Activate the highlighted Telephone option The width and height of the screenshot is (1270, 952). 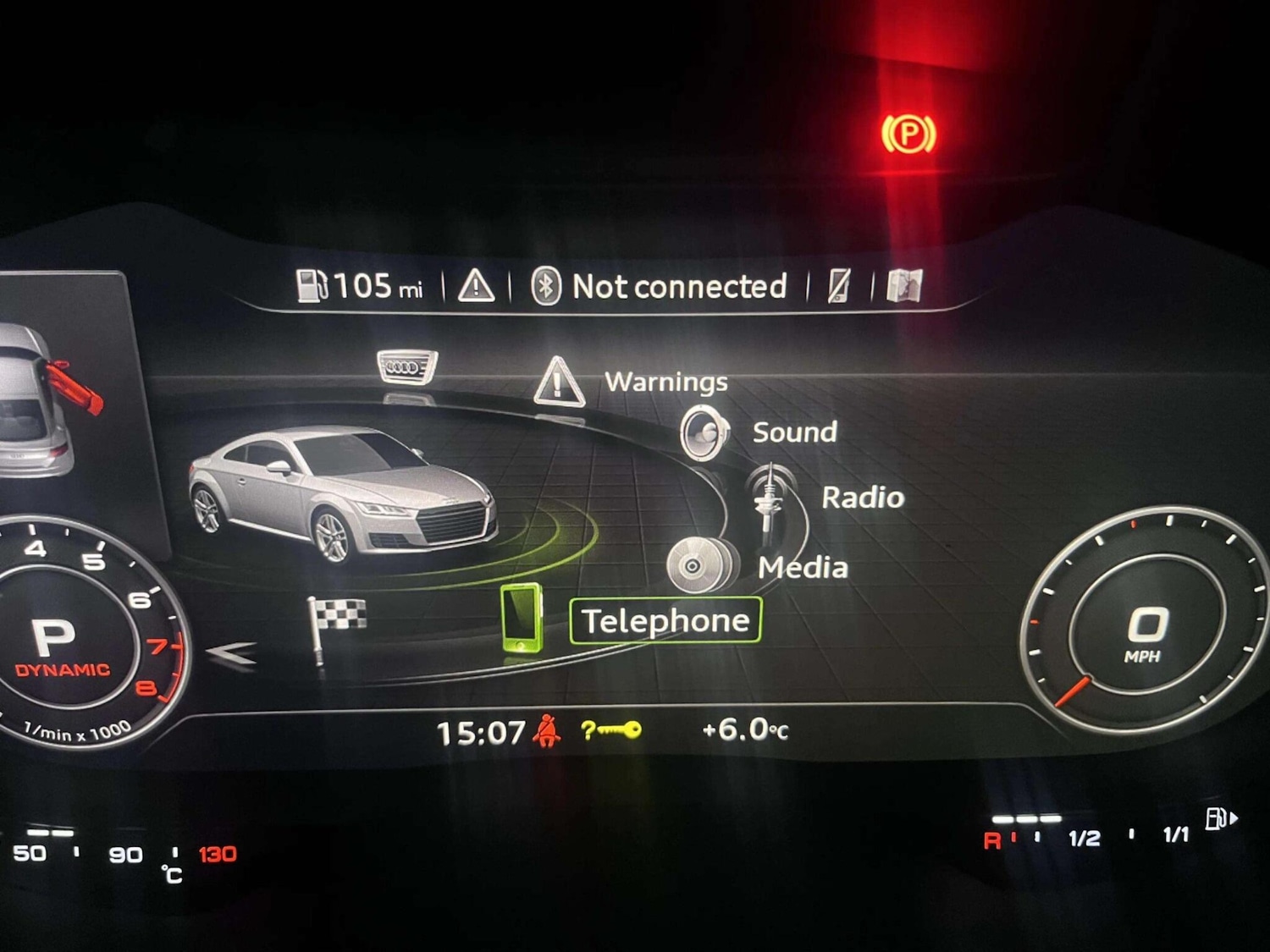pyautogui.click(x=665, y=619)
